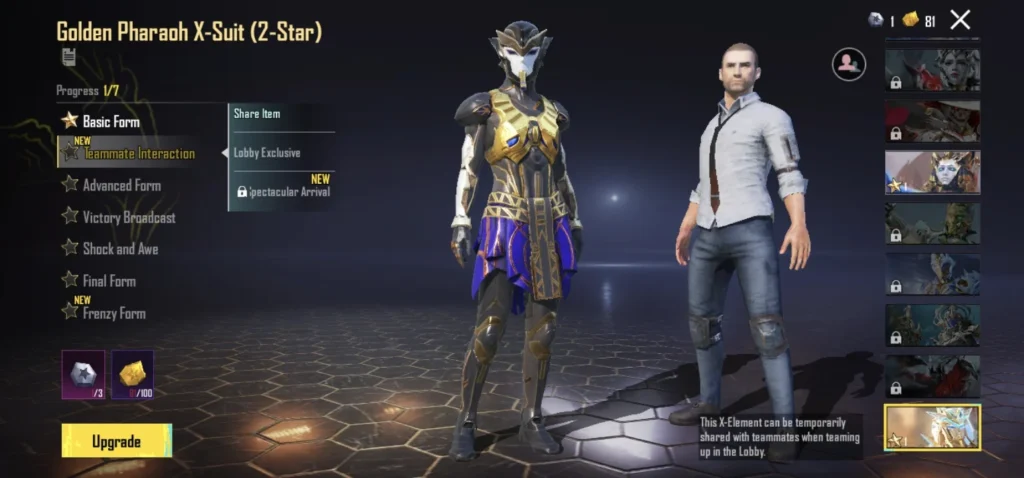The width and height of the screenshot is (1024, 478).
Task: Choose the Advanced Form stage
Action: click(121, 185)
